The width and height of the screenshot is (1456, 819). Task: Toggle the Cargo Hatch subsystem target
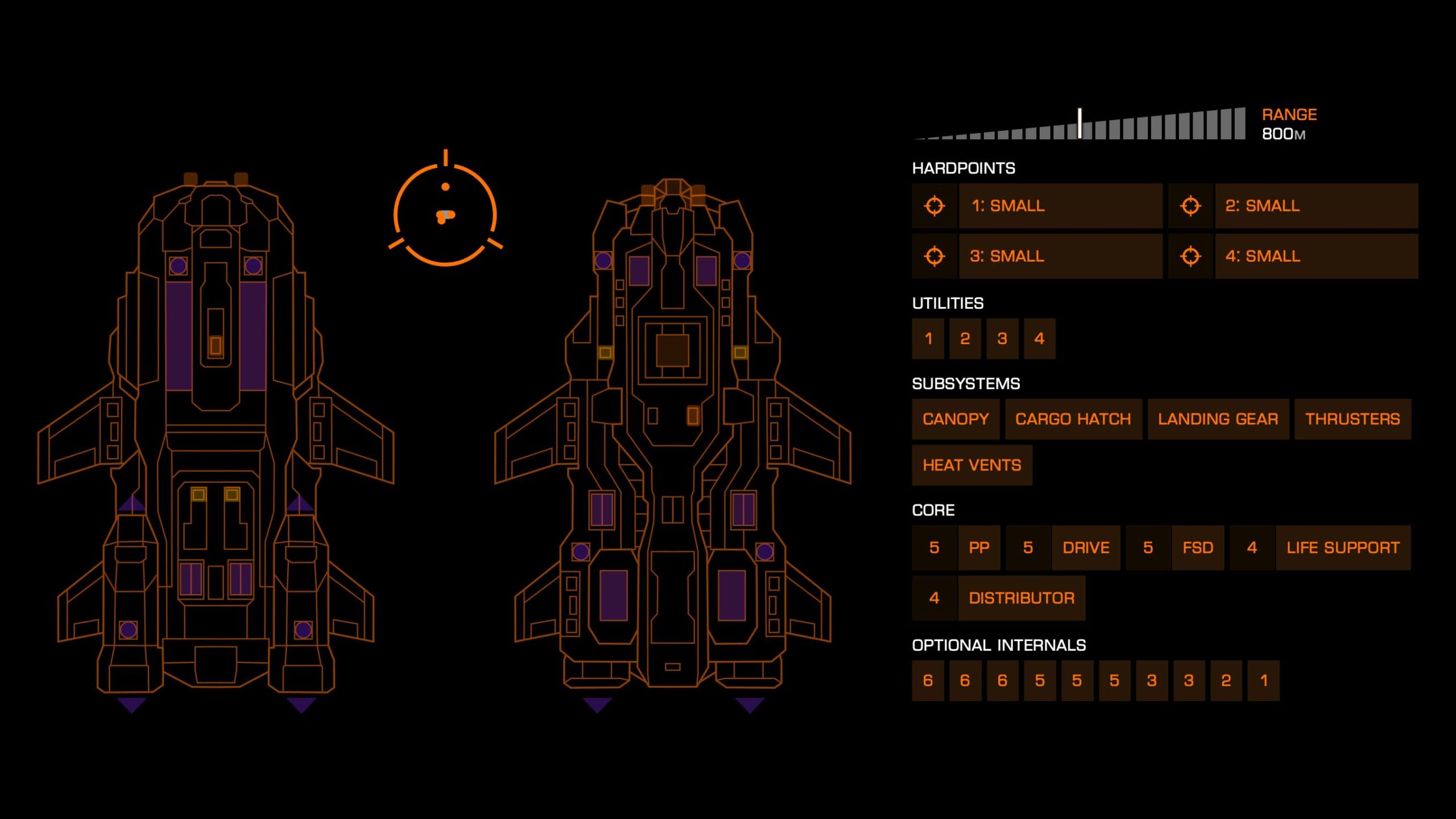1074,419
